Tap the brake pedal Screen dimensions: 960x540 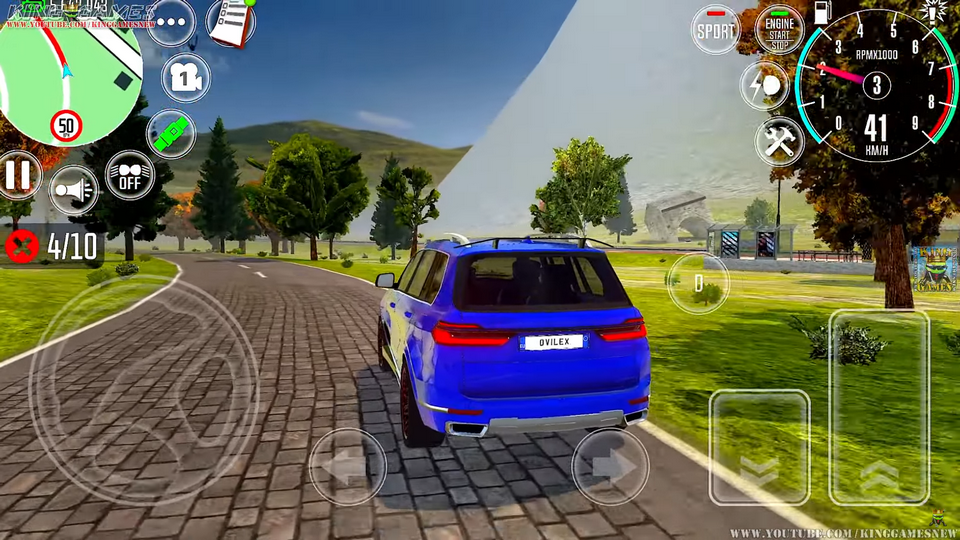759,446
